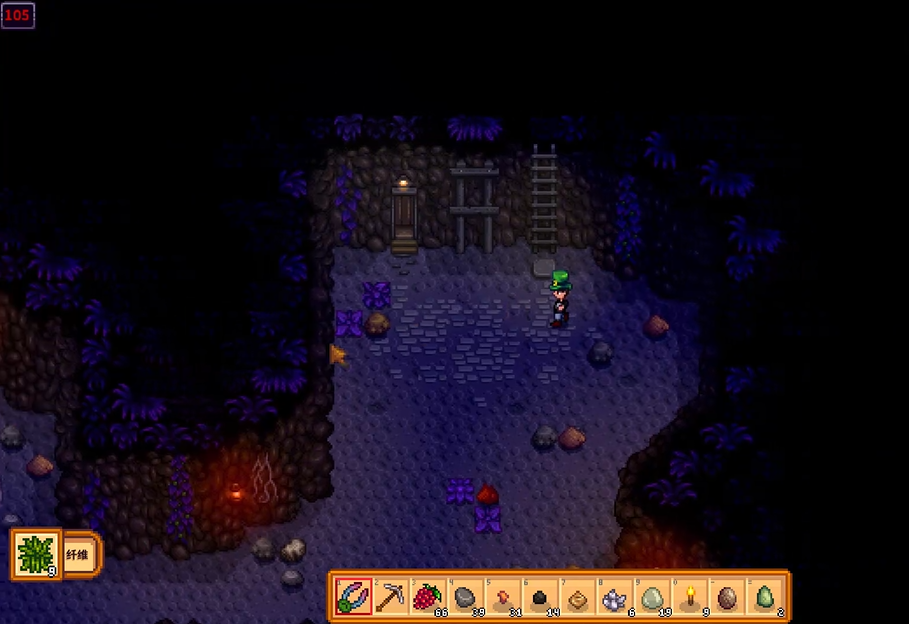Viewport: 909px width, 624px height.
Task: Choose the tan diamond-shaped item slot
Action: [x=576, y=596]
